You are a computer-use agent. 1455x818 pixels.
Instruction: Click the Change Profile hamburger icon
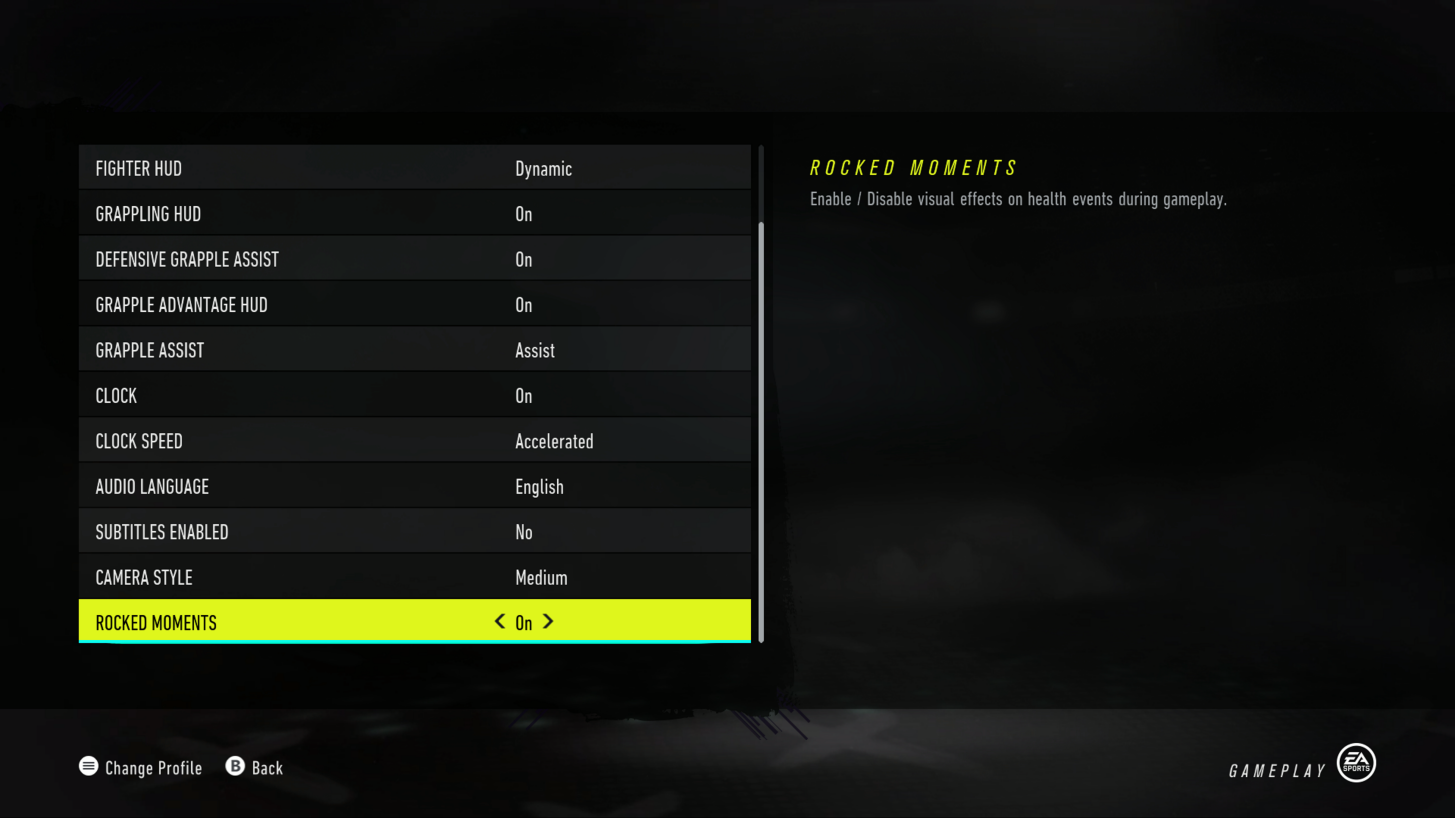pyautogui.click(x=88, y=766)
